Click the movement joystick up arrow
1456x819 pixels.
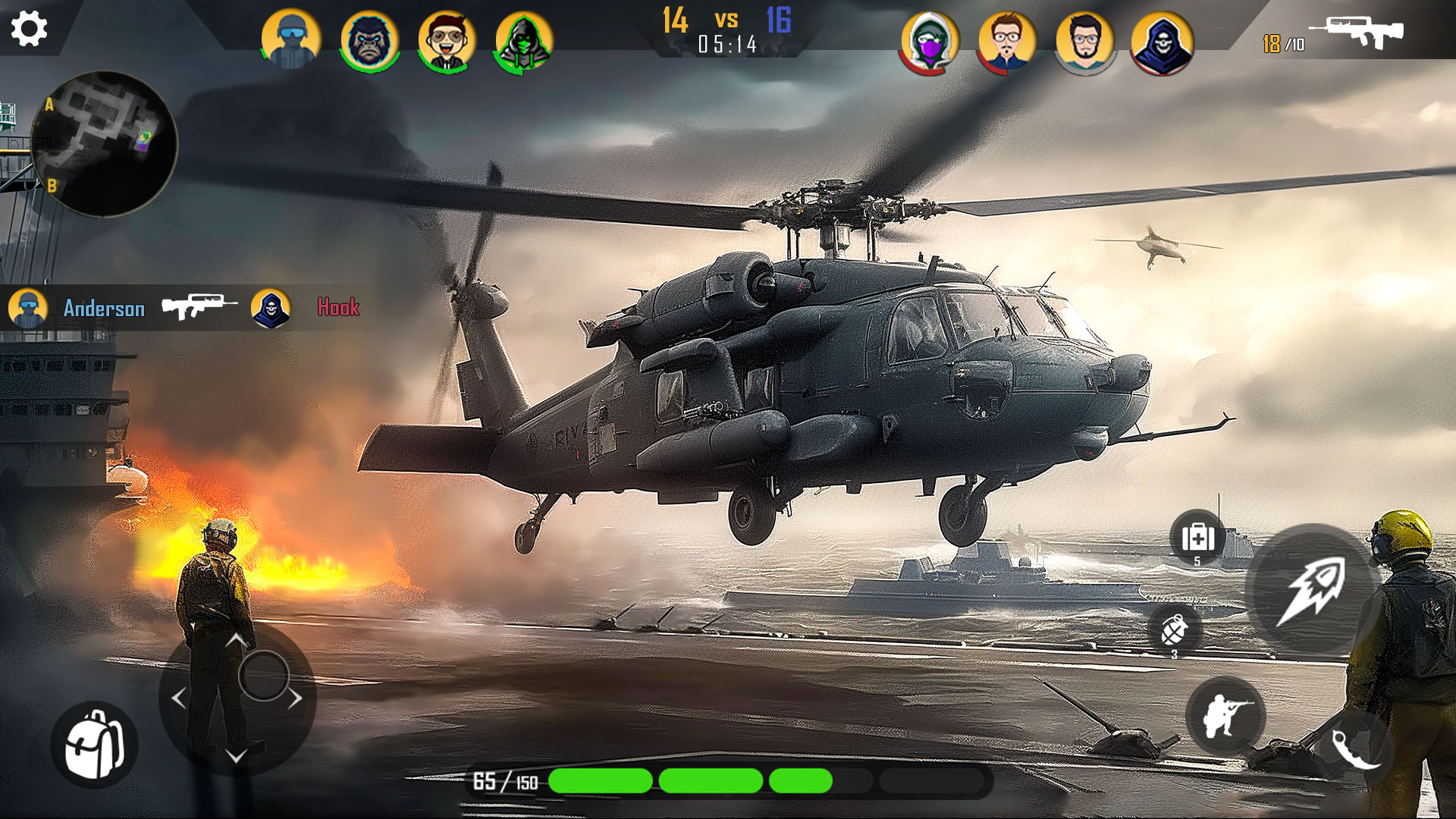(x=236, y=641)
